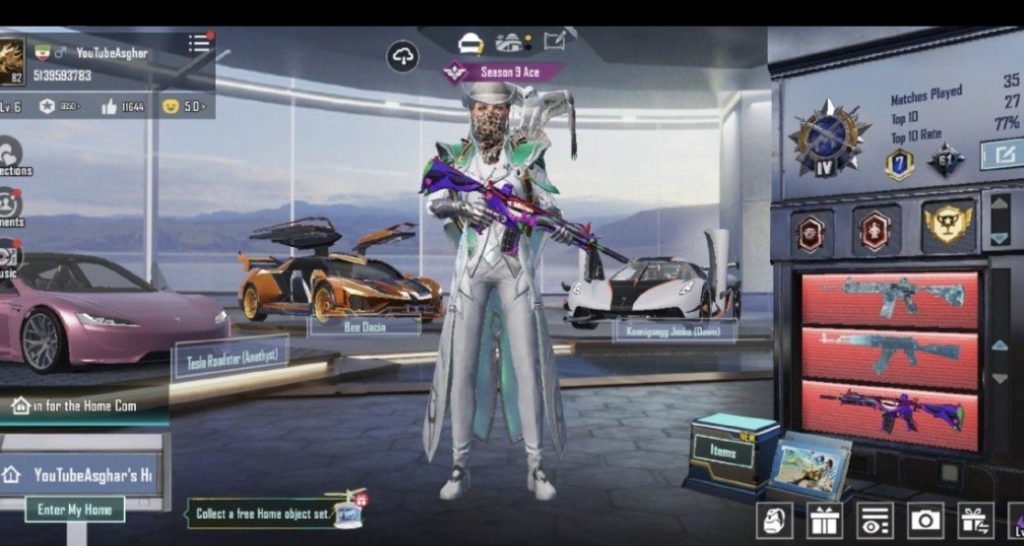This screenshot has height=546, width=1024.
Task: Open the gift box icon in the bottom bar
Action: (x=824, y=519)
